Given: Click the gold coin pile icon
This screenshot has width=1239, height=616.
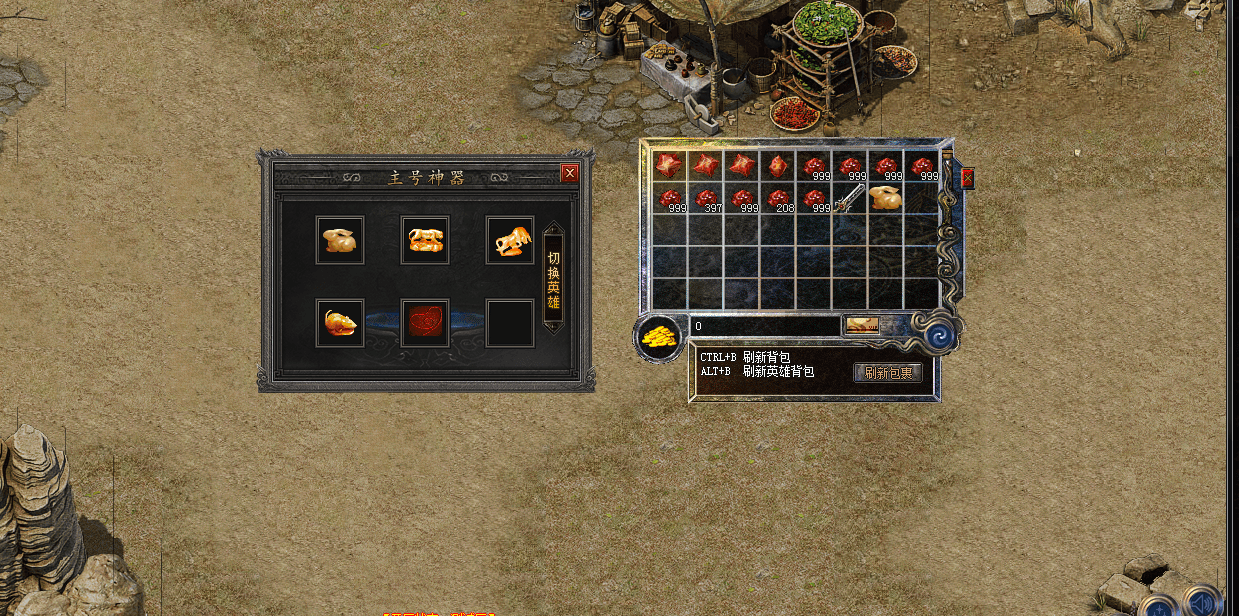Looking at the screenshot, I should coord(659,337).
